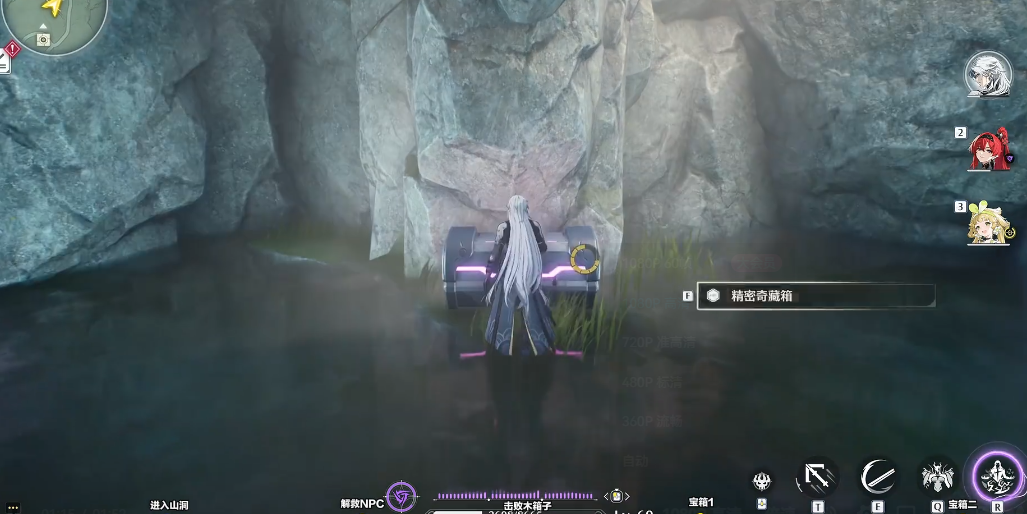The height and width of the screenshot is (514, 1027).
Task: Select the small skull gadget icon
Action: tap(762, 481)
